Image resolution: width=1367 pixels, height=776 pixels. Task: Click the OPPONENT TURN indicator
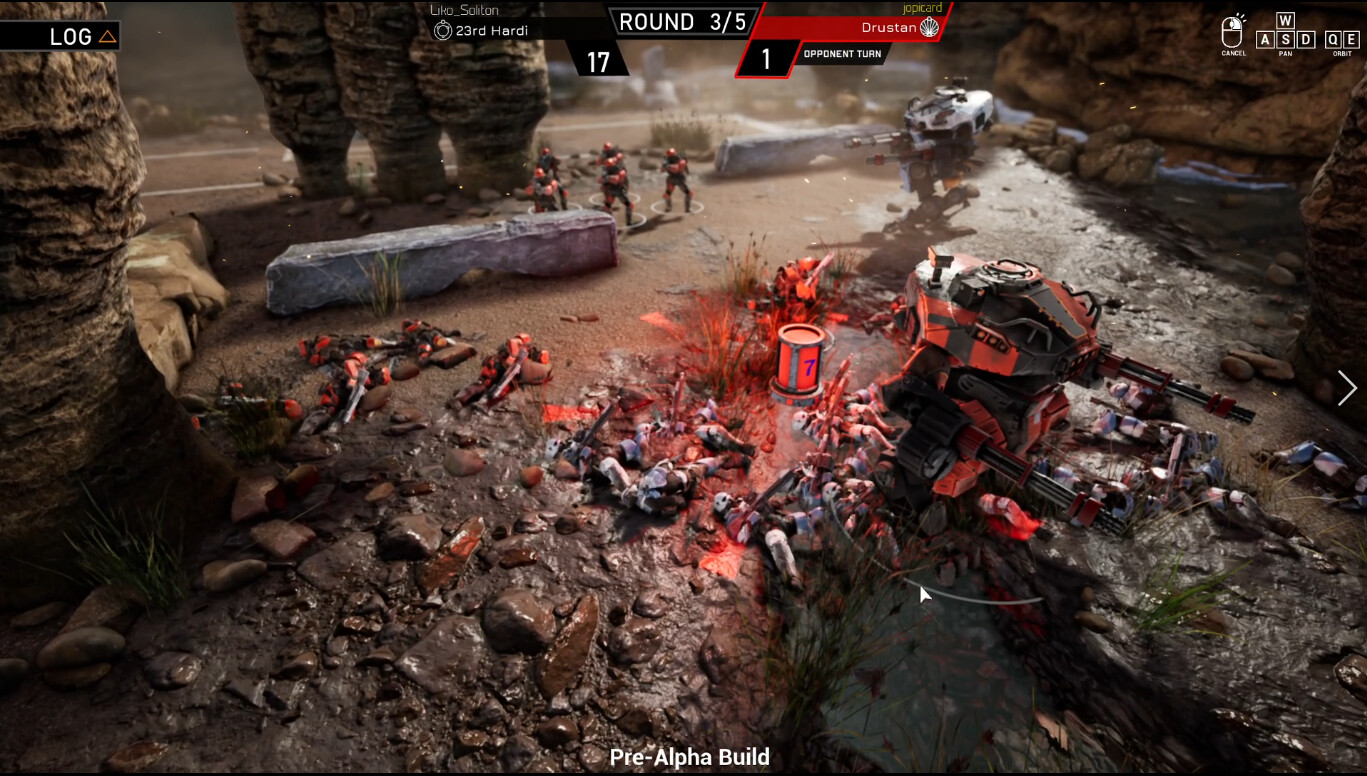[843, 54]
